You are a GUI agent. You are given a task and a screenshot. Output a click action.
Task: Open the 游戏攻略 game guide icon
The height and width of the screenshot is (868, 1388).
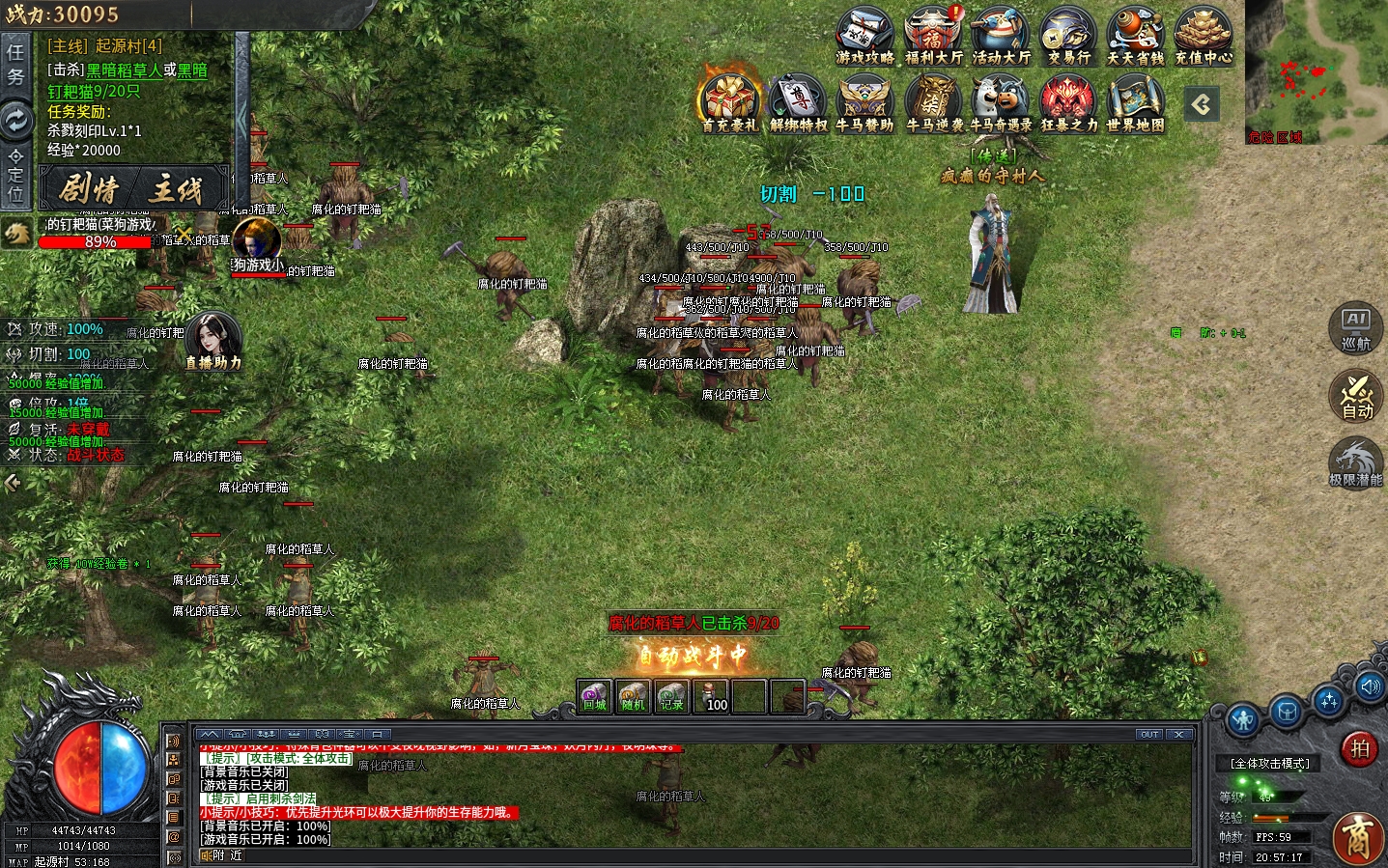pos(864,35)
